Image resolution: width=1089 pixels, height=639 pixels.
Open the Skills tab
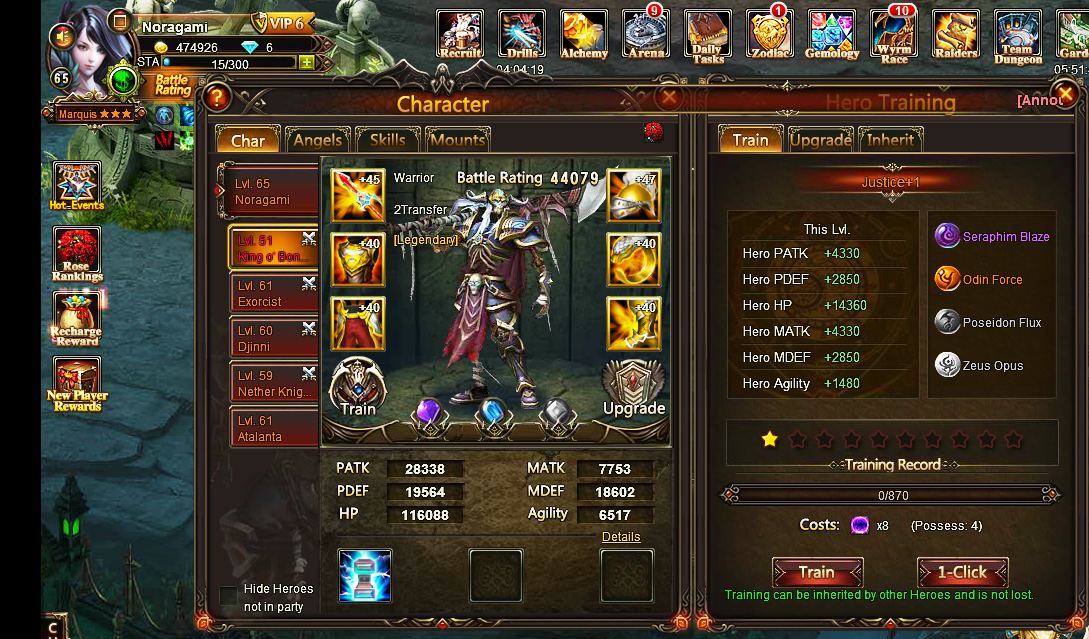(387, 140)
